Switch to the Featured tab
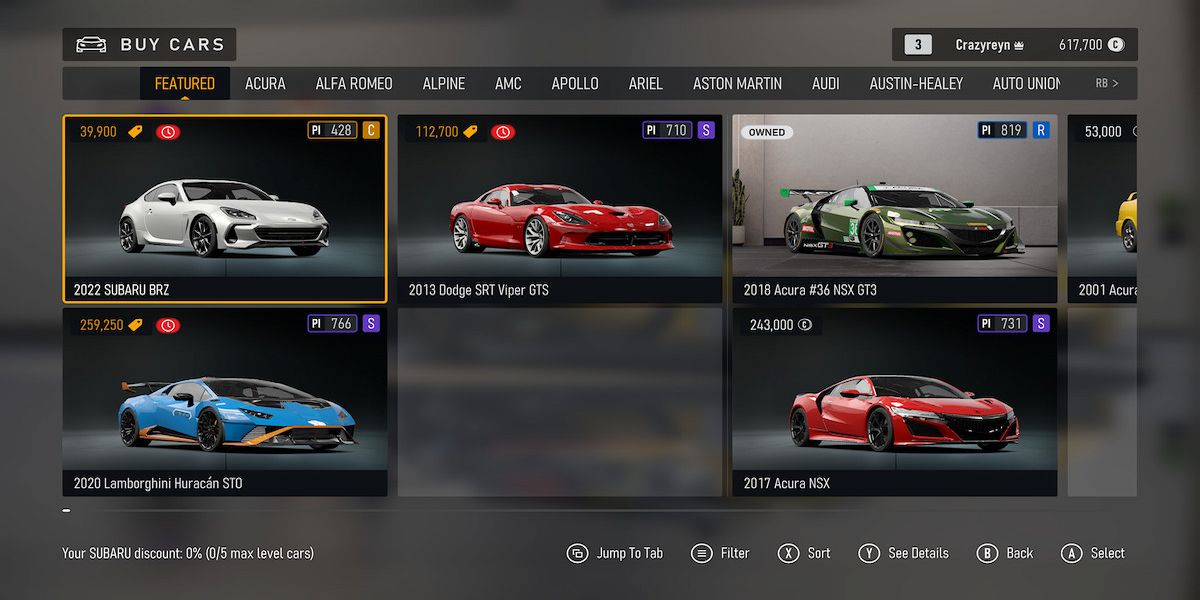This screenshot has height=600, width=1200. [184, 84]
